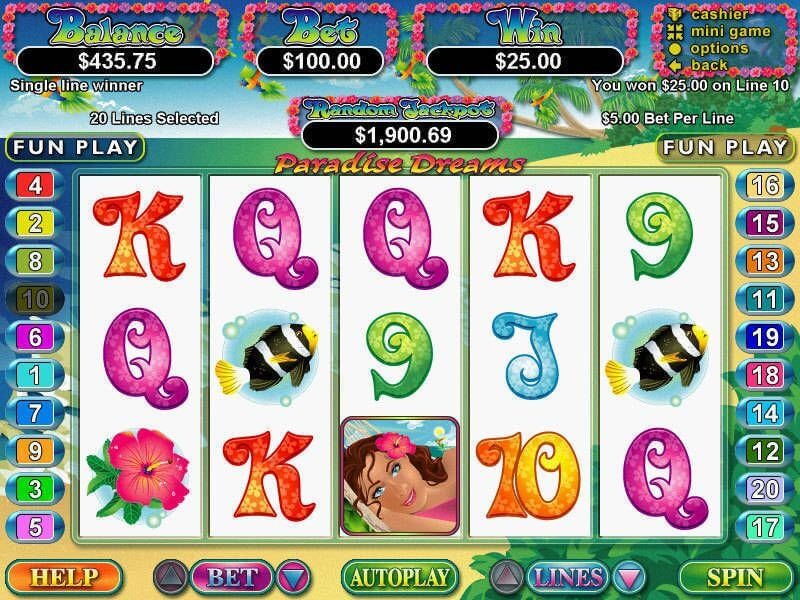Select payline number 5

click(x=35, y=525)
